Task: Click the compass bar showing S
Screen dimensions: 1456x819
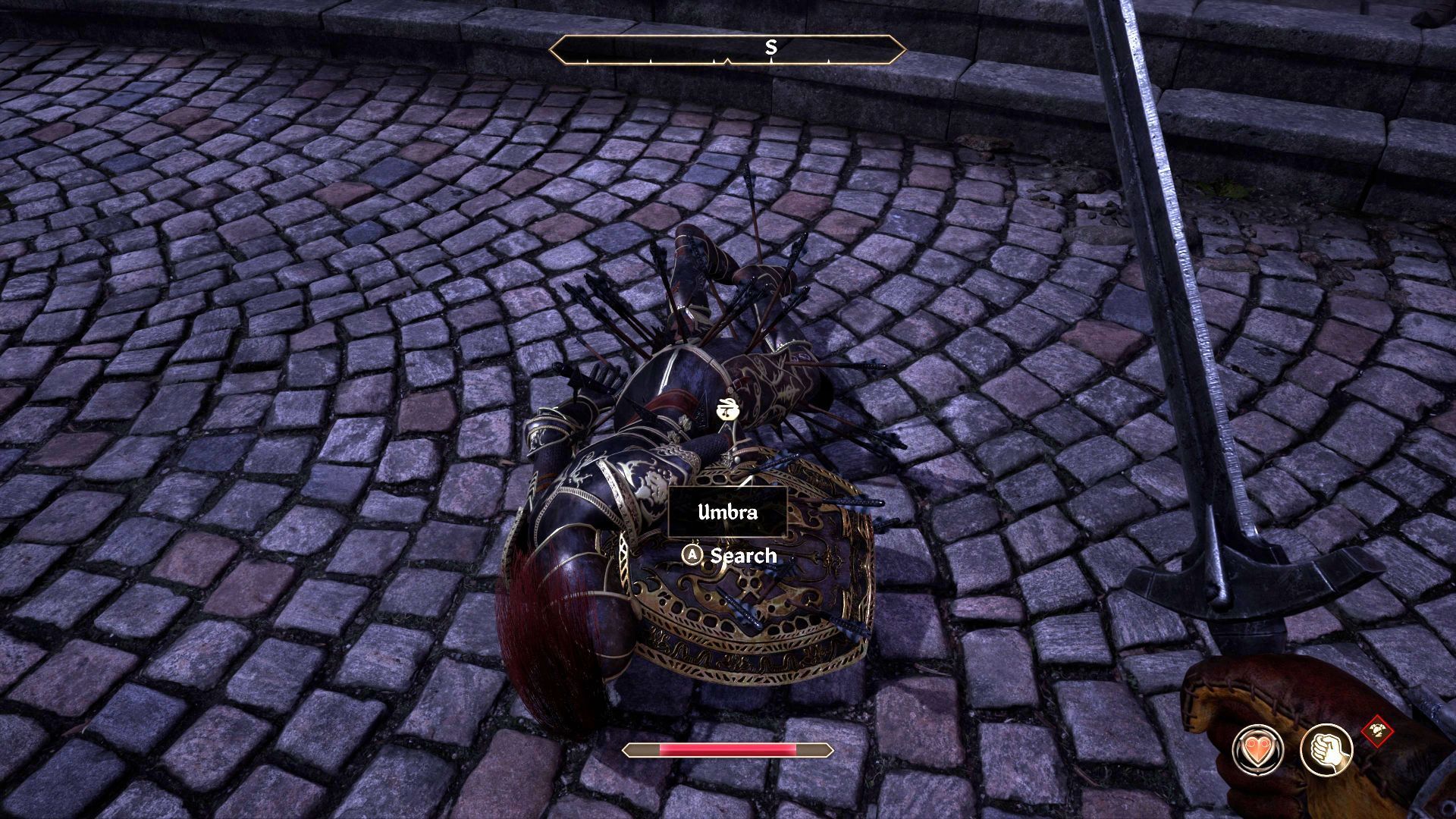Action: click(x=727, y=49)
